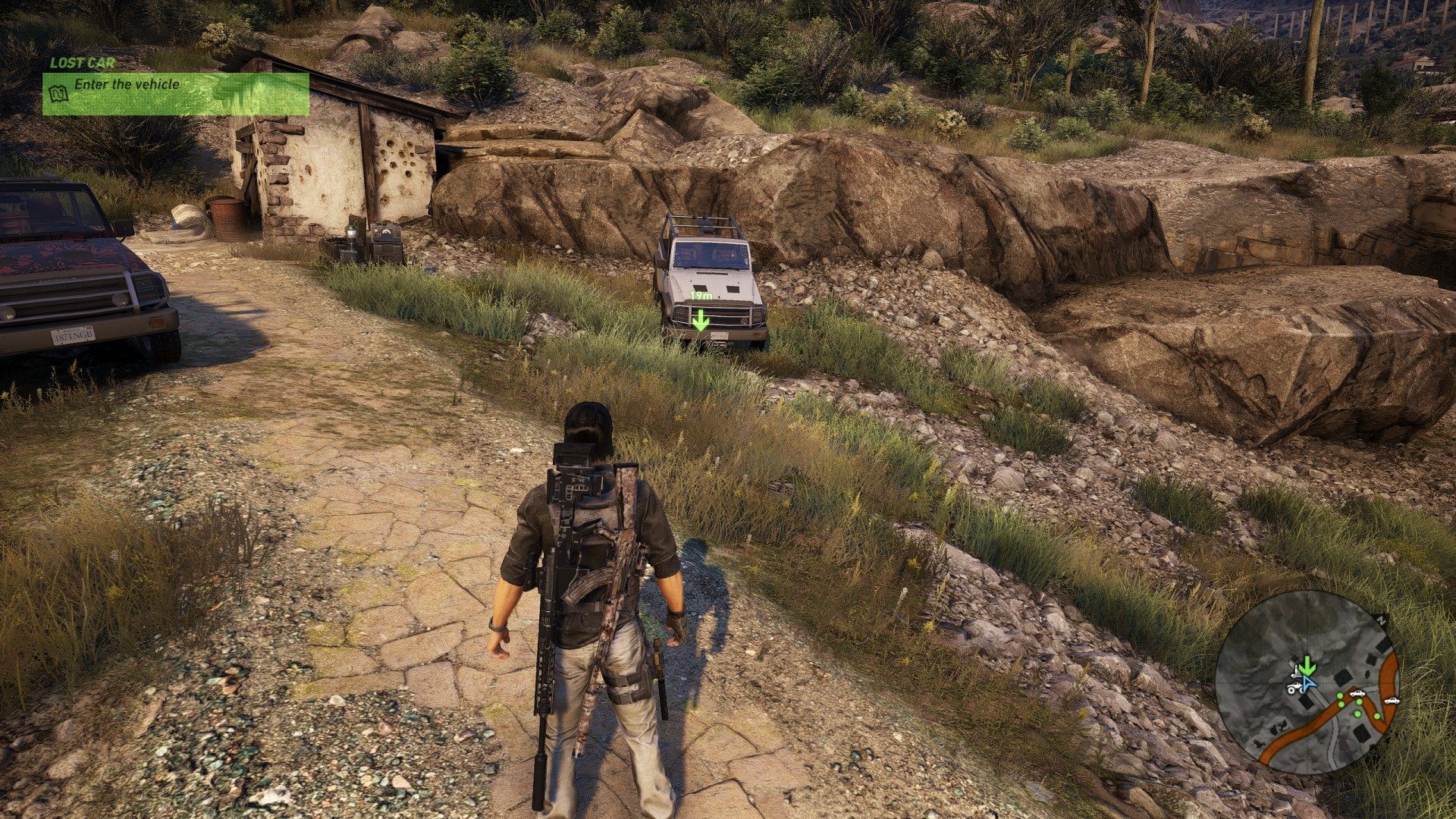Viewport: 1456px width, 819px height.
Task: Click the green objective waypoint arrow over the jeep
Action: (700, 320)
